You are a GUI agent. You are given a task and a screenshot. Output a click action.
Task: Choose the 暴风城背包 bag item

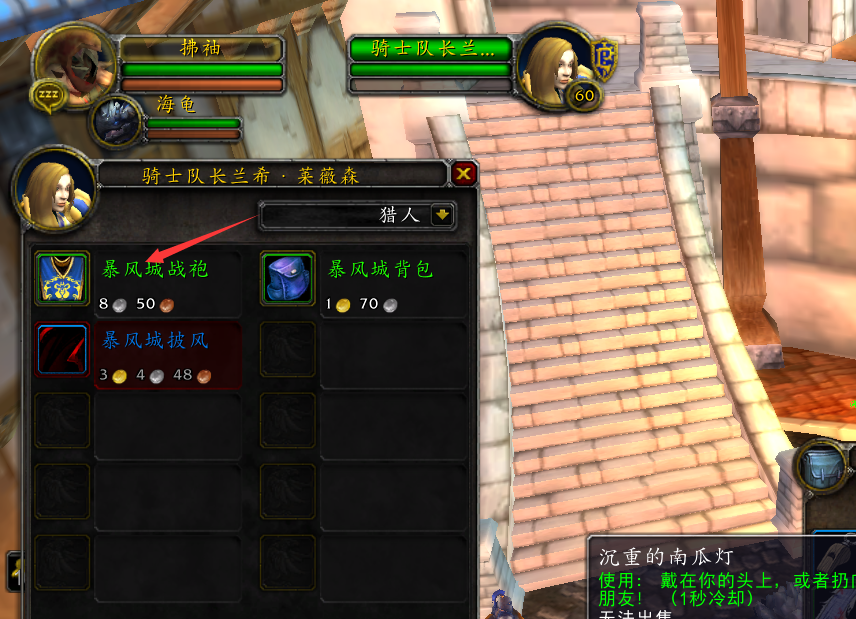pos(288,278)
